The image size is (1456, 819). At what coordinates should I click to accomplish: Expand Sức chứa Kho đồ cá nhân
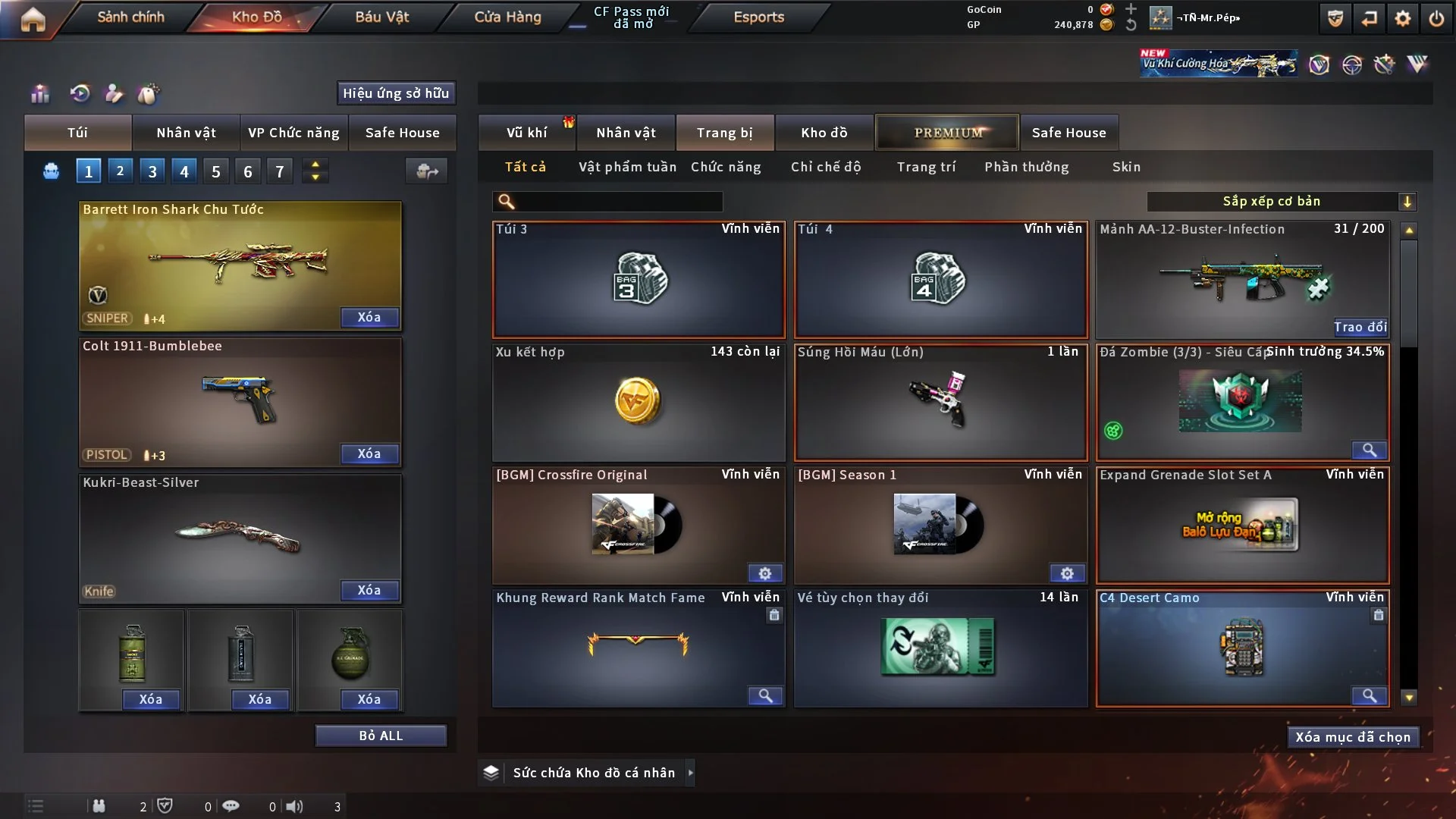pyautogui.click(x=690, y=773)
